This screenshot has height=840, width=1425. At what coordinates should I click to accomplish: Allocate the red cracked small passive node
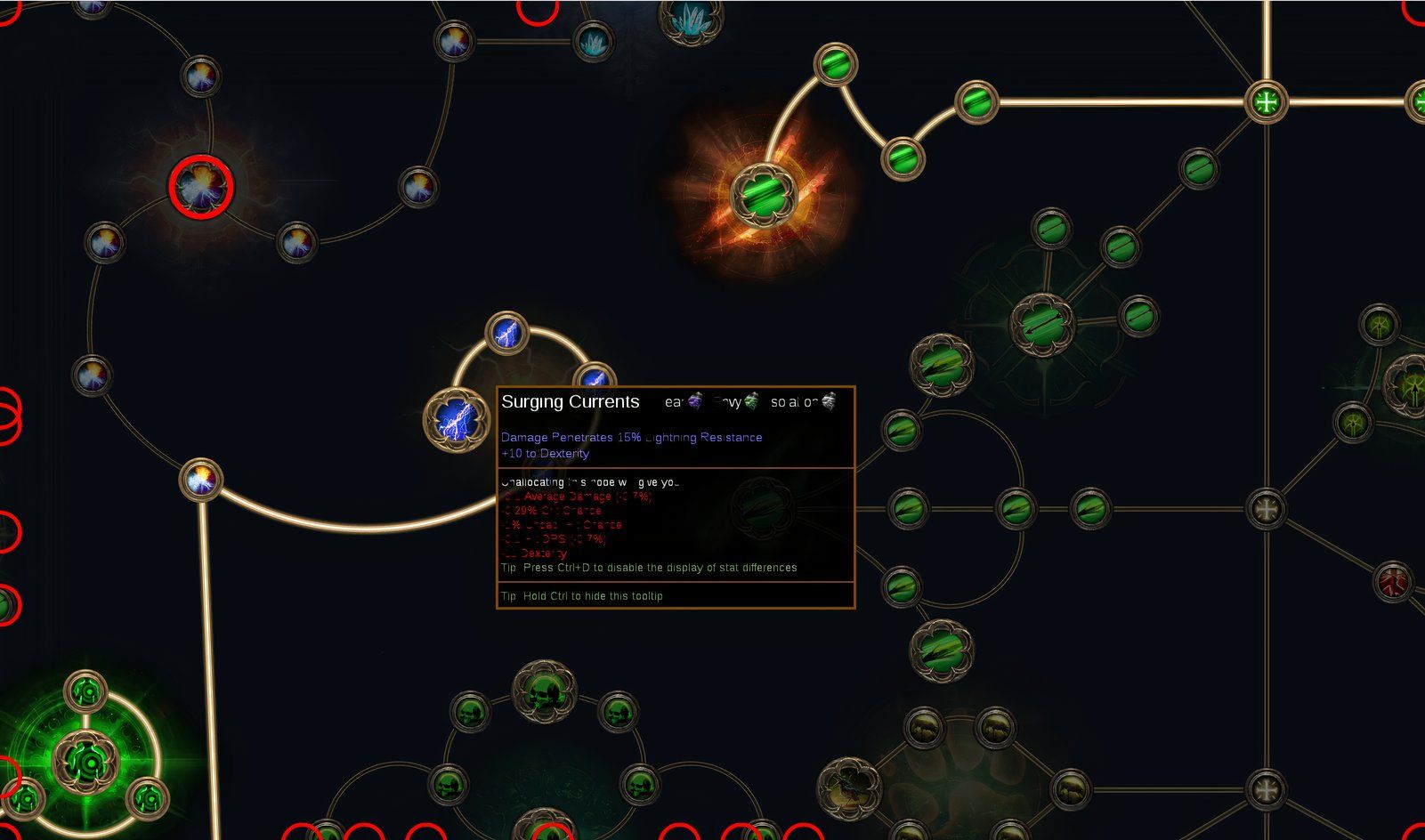1393,584
